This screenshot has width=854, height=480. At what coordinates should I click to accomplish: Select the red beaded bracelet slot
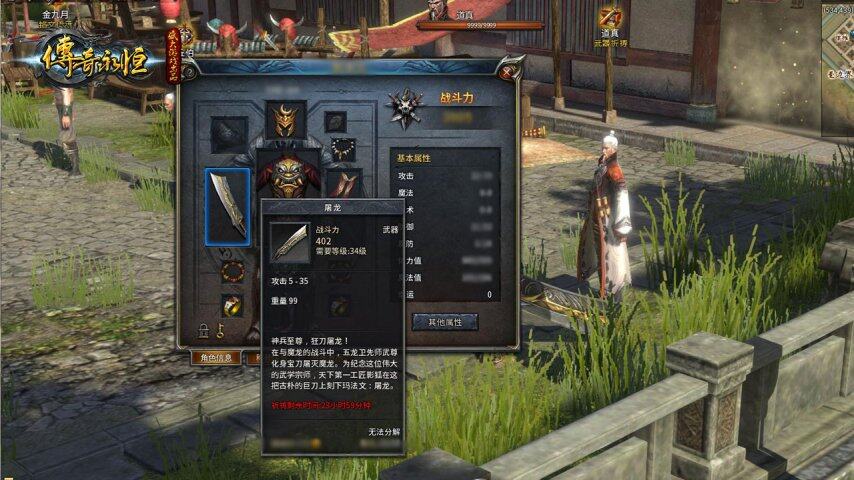point(232,271)
